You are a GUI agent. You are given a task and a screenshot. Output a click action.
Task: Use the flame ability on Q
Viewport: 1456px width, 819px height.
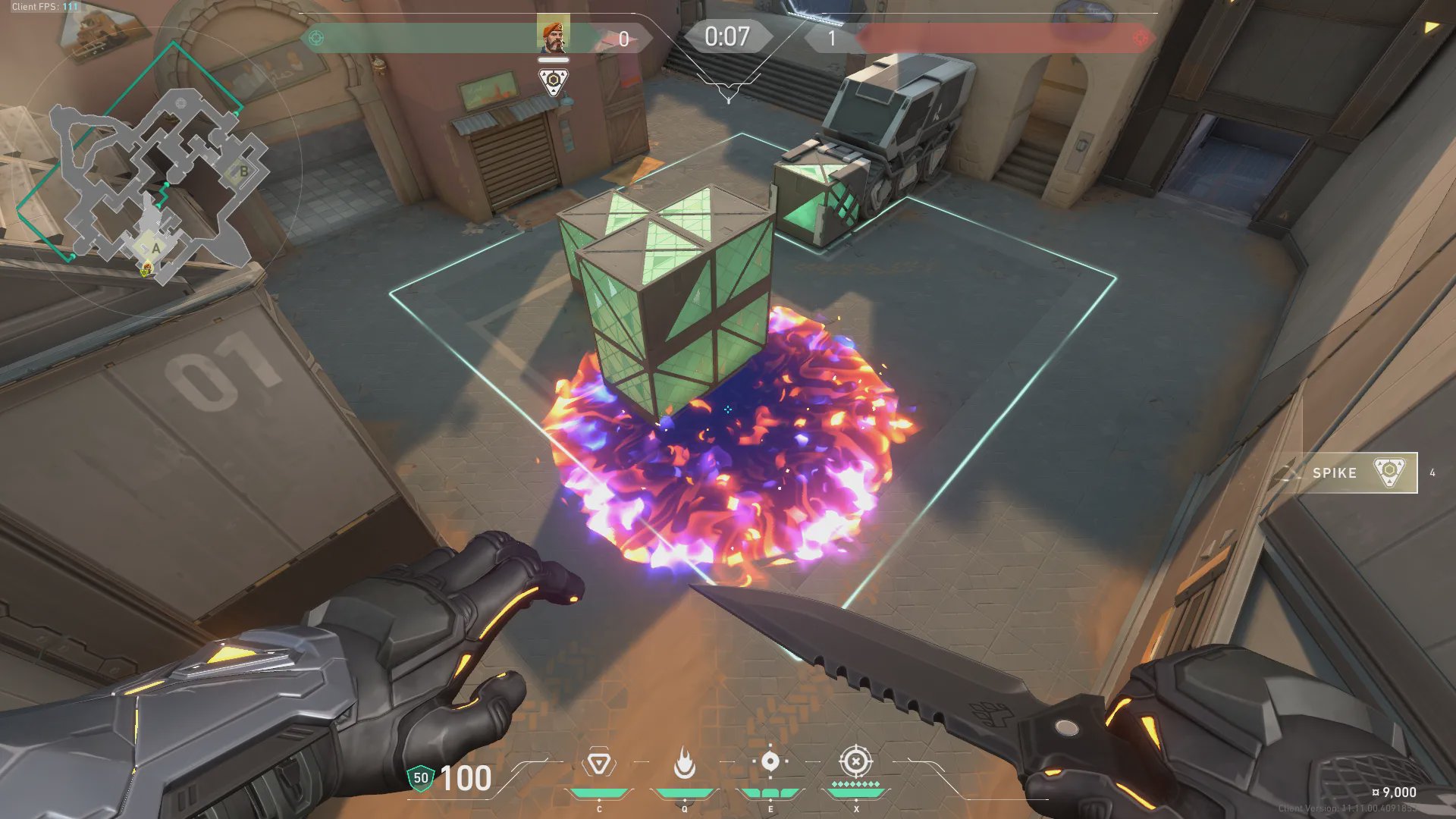pyautogui.click(x=684, y=763)
